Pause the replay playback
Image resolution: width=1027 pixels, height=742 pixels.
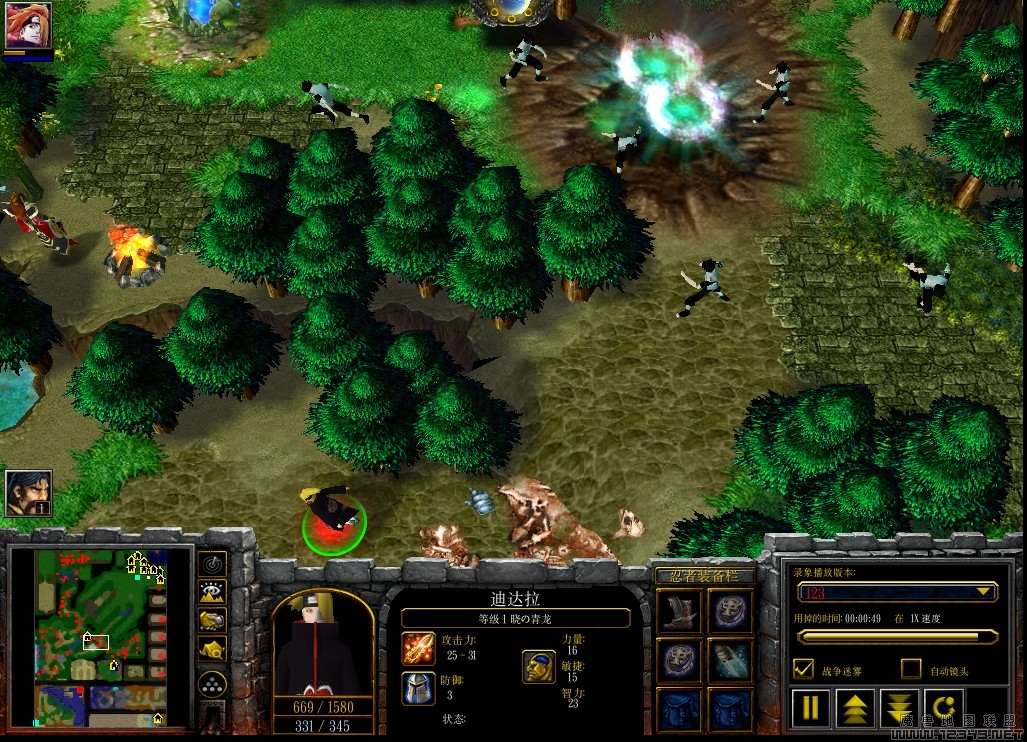tap(811, 708)
